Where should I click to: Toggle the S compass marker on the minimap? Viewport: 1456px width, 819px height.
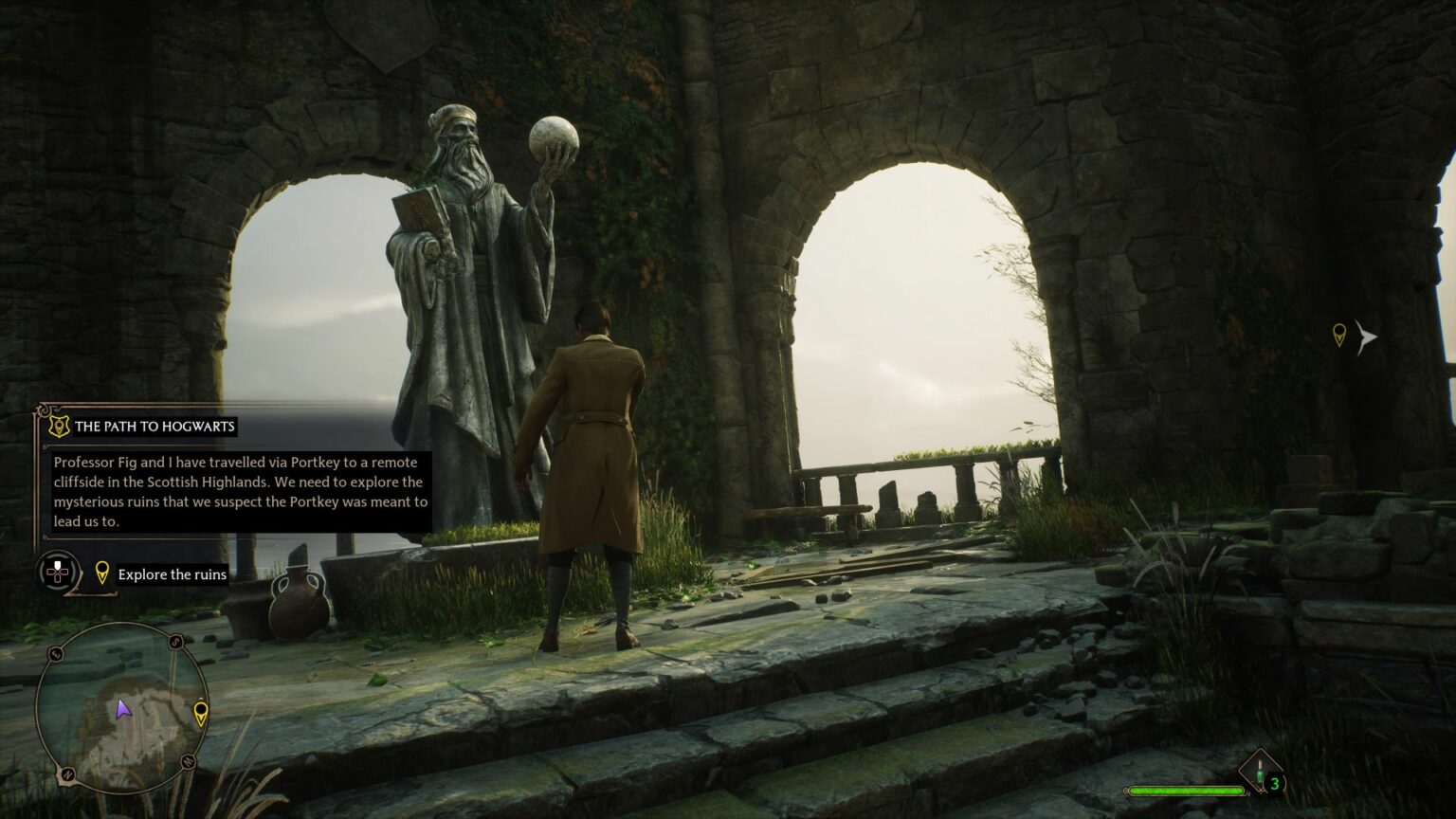pos(174,642)
